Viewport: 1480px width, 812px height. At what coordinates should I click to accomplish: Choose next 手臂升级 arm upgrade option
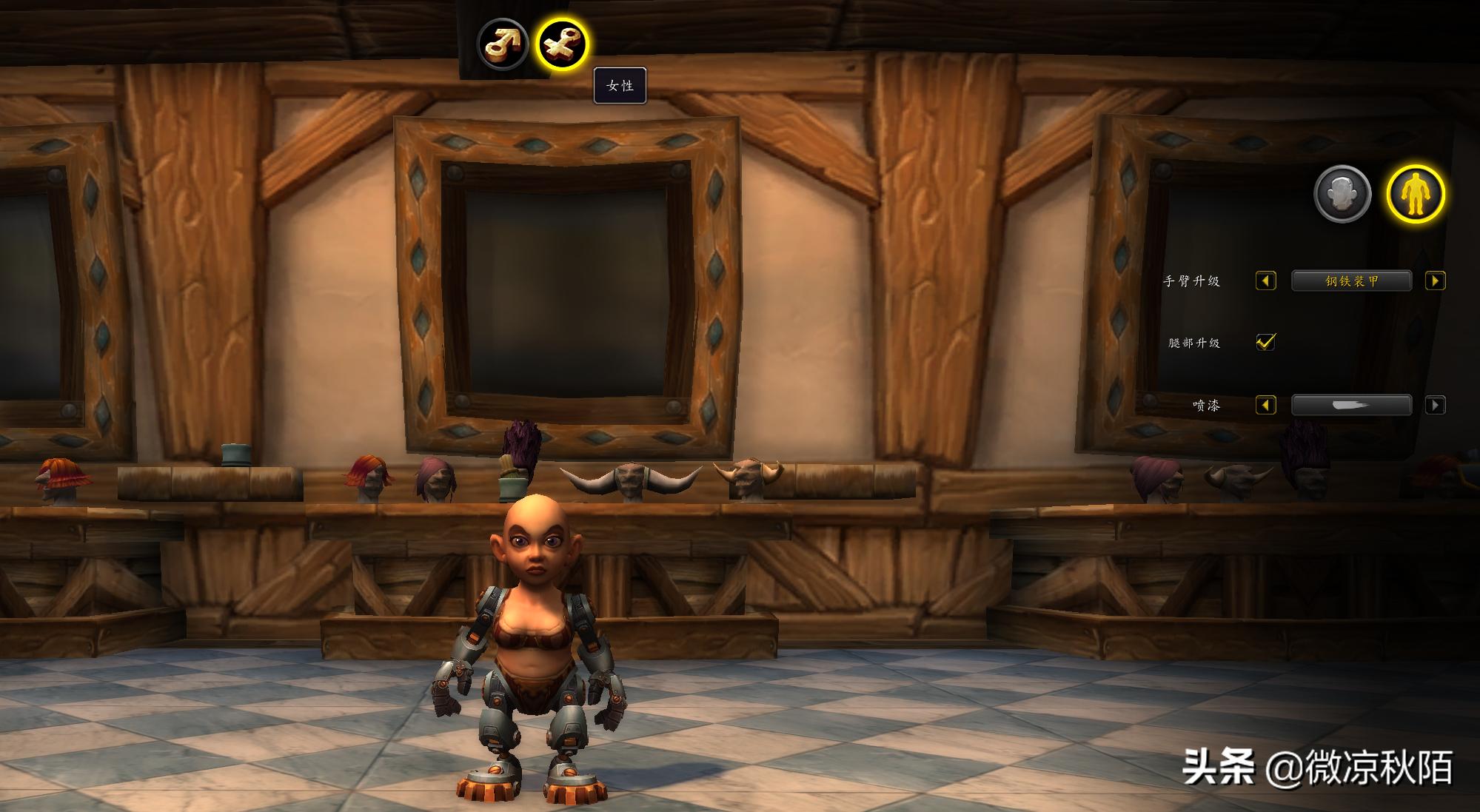pyautogui.click(x=1435, y=281)
